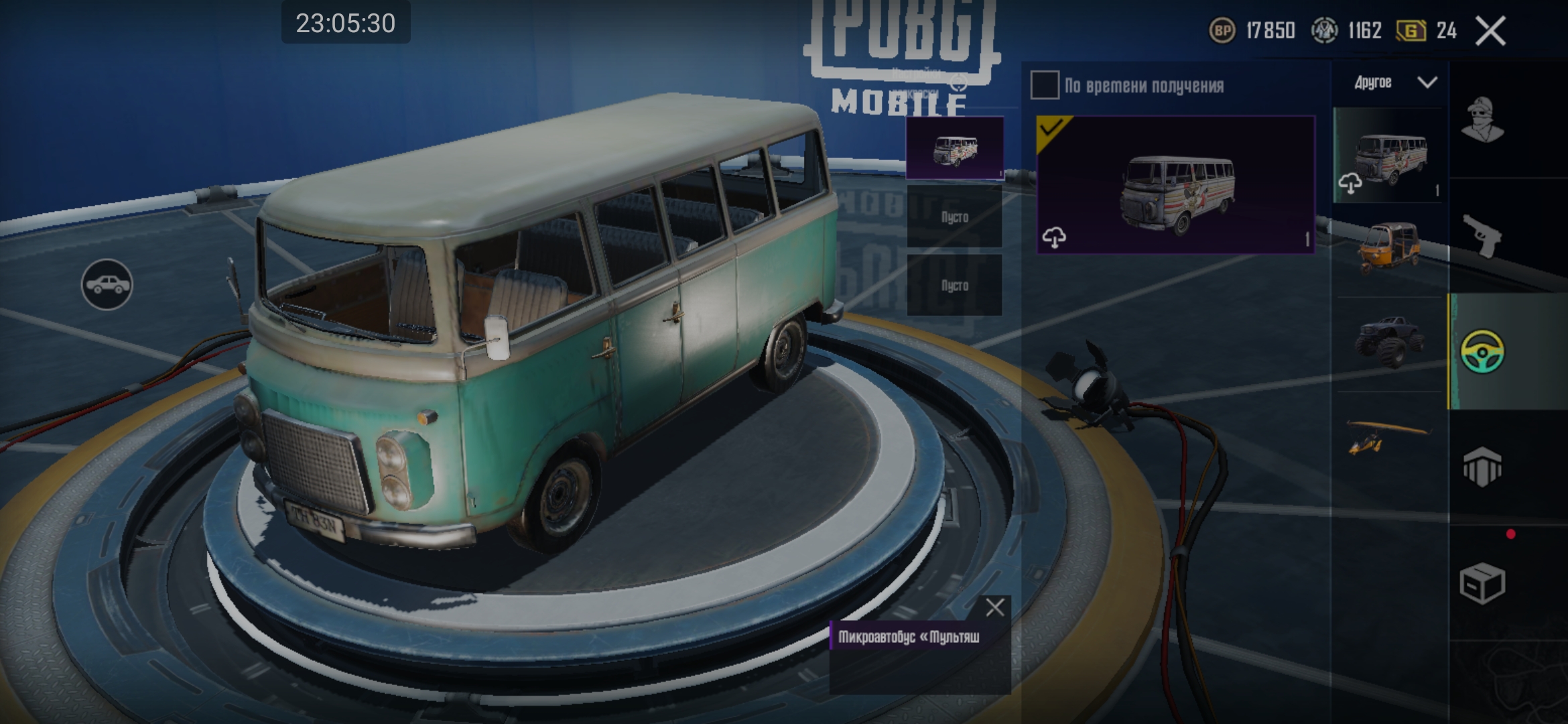The image size is (1568, 724).
Task: Open the crate box tab
Action: pyautogui.click(x=1482, y=583)
